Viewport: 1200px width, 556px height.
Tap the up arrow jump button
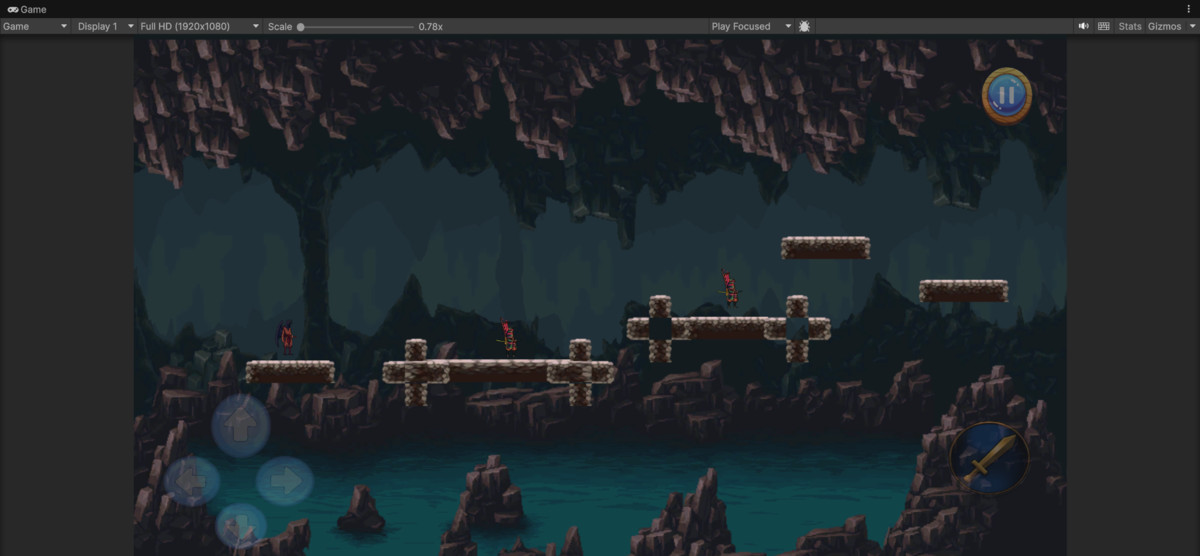coord(240,425)
